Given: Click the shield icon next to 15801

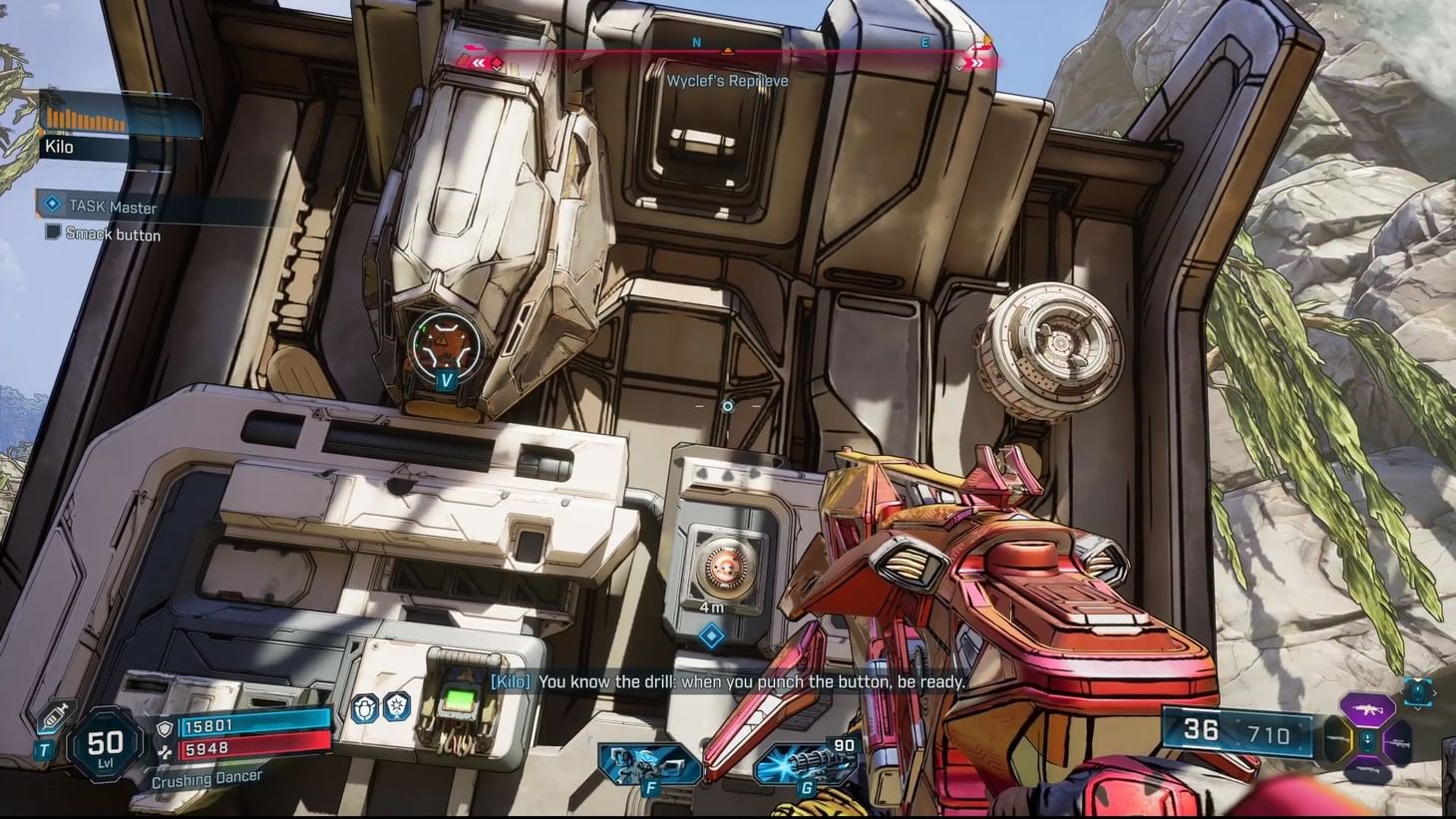Looking at the screenshot, I should [x=166, y=729].
